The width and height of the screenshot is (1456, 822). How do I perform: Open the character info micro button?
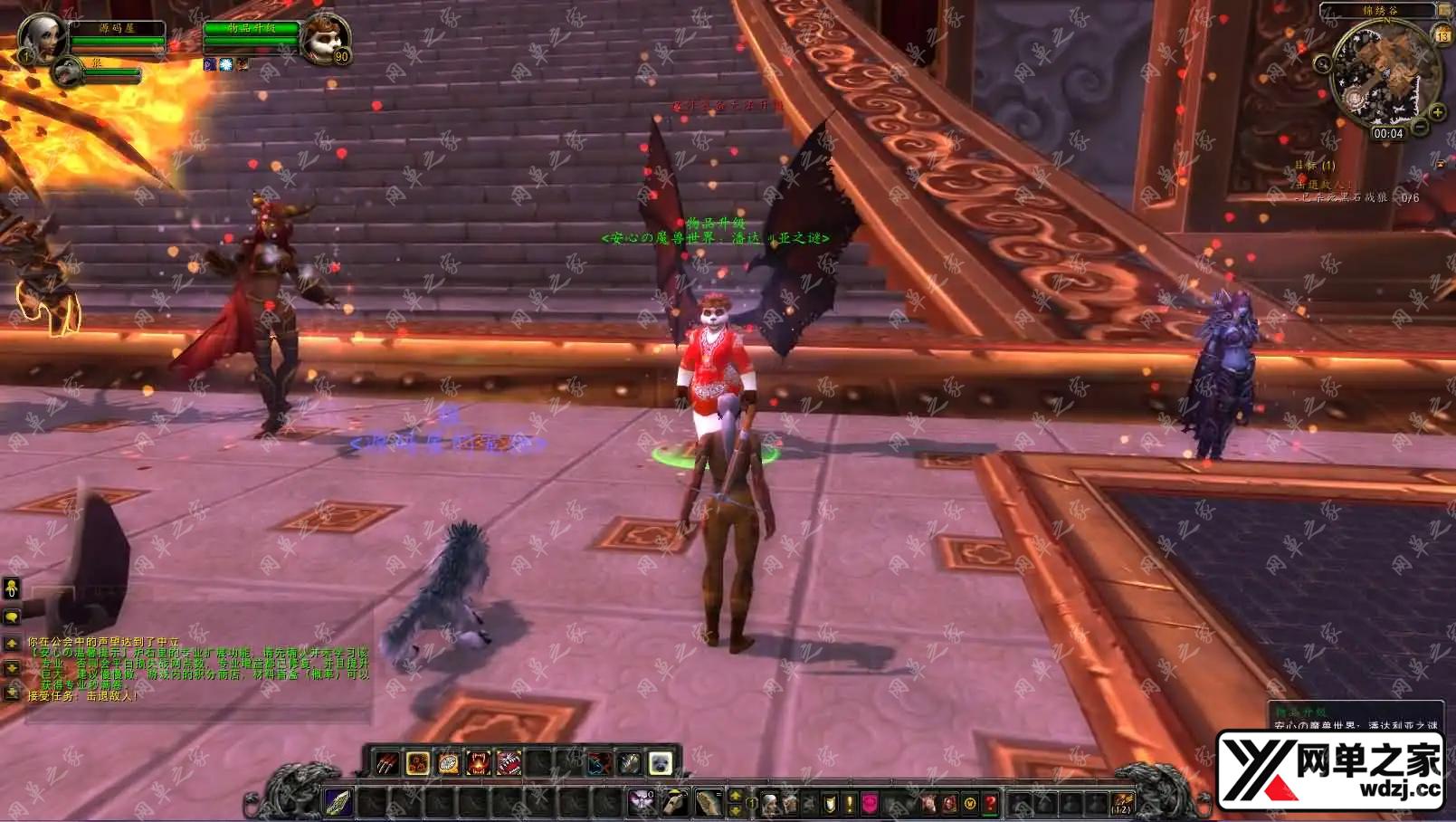[770, 803]
